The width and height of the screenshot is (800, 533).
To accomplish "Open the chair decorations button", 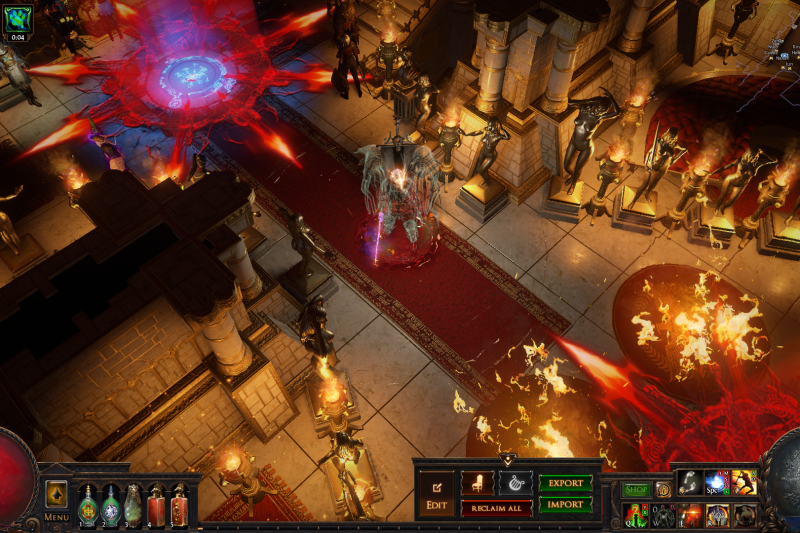I will point(477,483).
